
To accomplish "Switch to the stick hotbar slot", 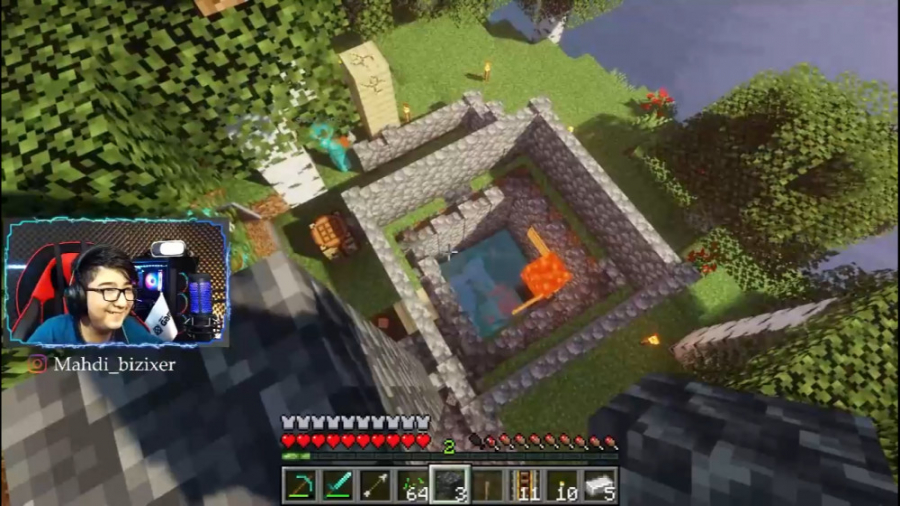I will [488, 485].
